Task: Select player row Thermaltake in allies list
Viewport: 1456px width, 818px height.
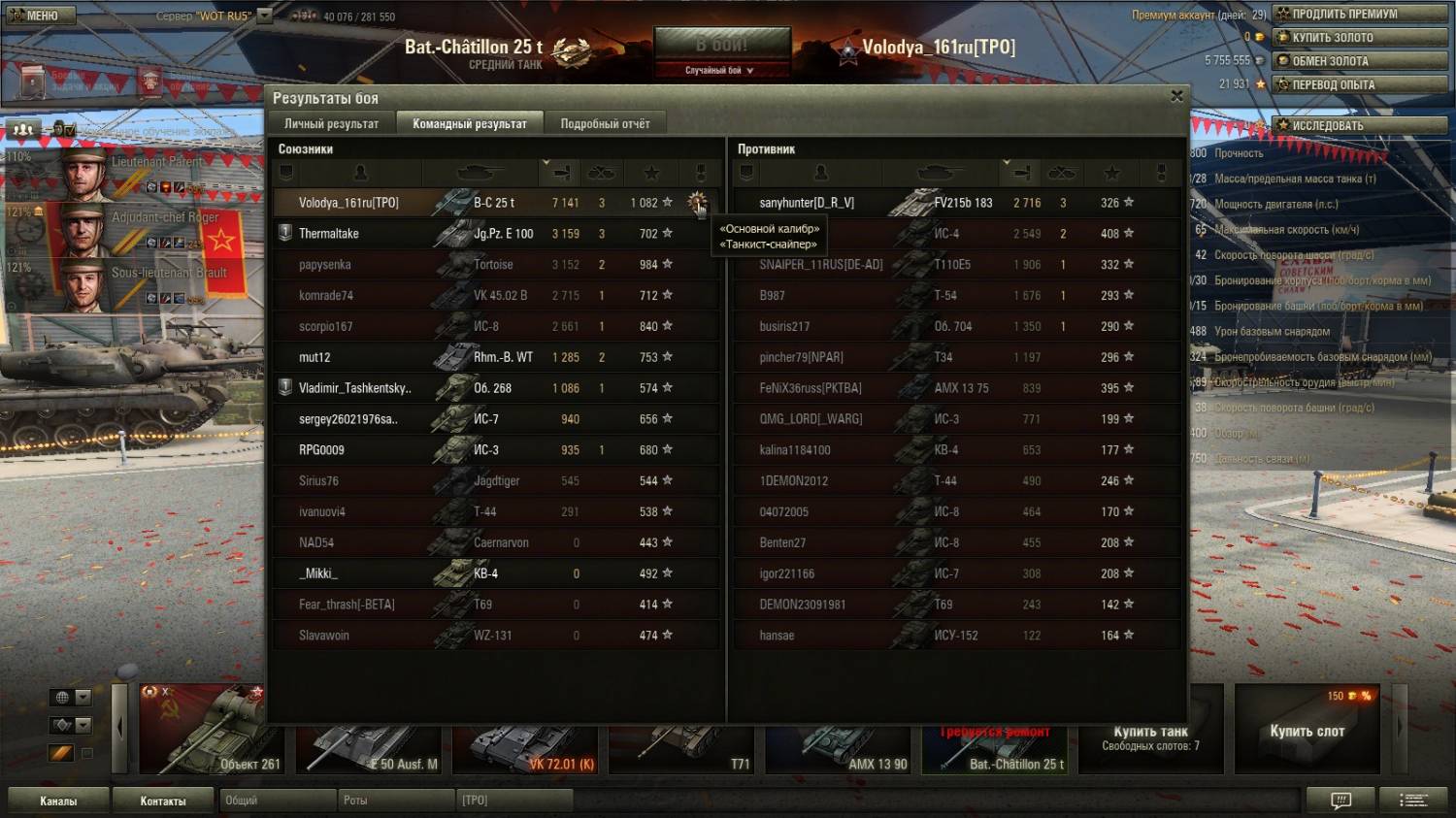Action: coord(329,234)
